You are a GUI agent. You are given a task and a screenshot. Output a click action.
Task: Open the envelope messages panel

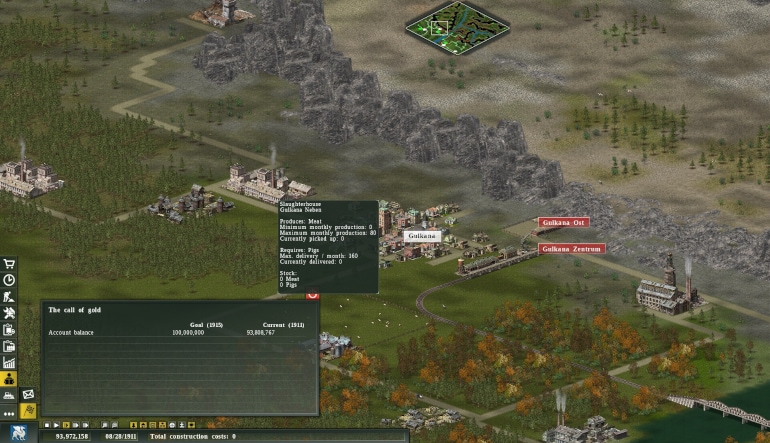pyautogui.click(x=28, y=395)
